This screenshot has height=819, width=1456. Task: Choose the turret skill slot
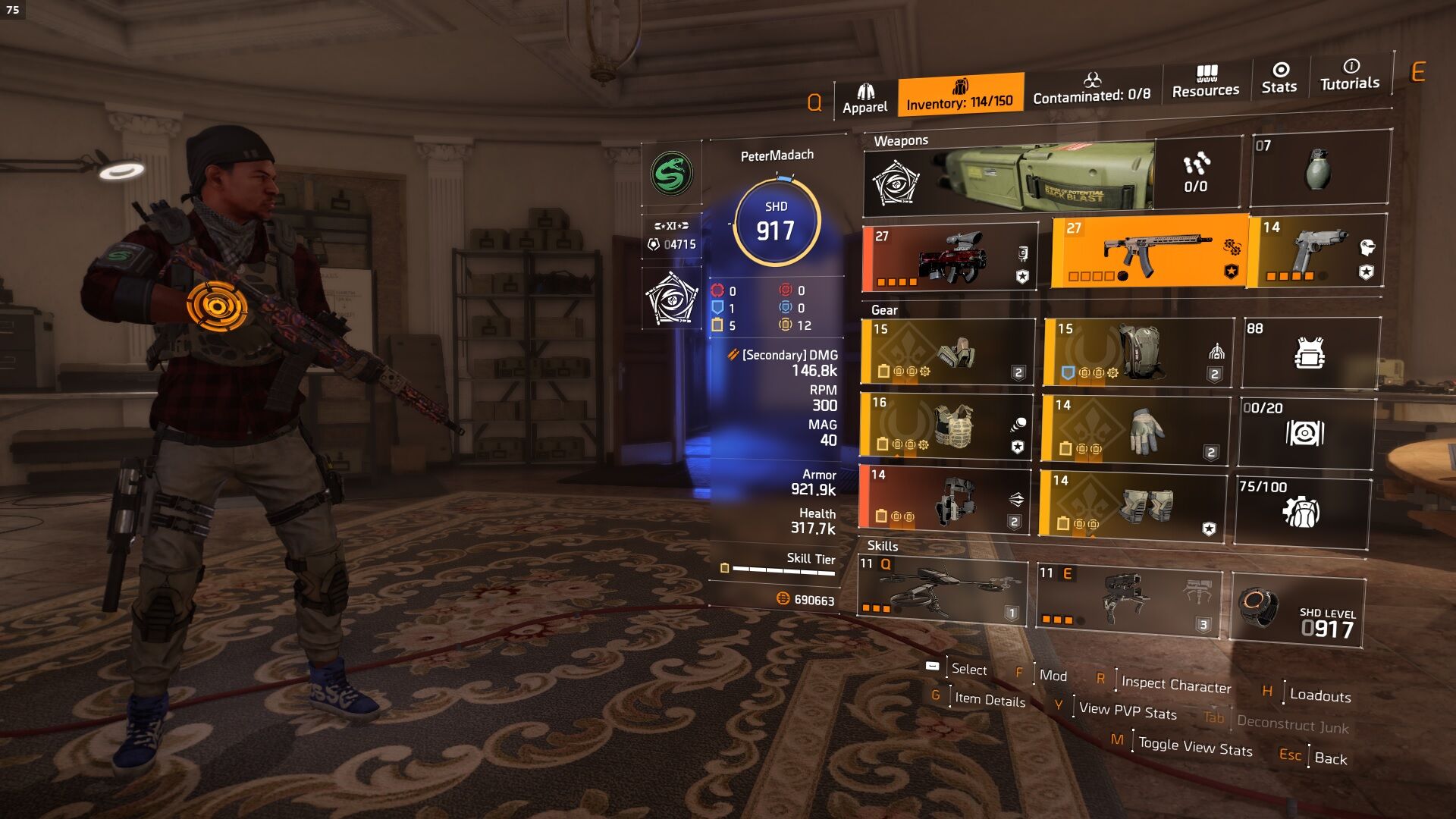(x=1127, y=601)
